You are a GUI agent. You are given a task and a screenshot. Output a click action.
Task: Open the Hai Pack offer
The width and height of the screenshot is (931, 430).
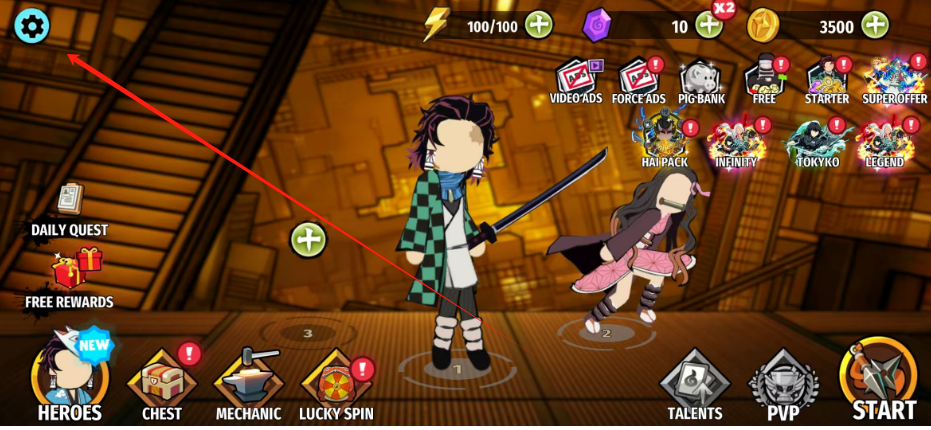click(x=664, y=138)
